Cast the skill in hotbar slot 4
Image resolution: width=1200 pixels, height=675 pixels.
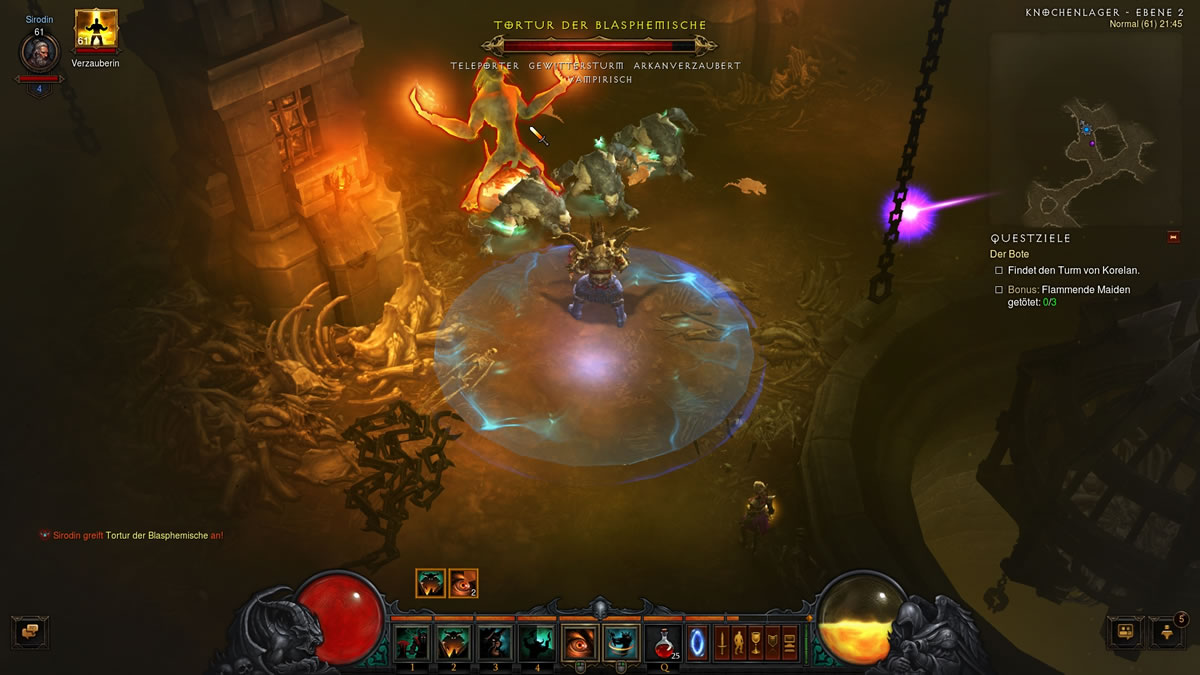coord(538,642)
